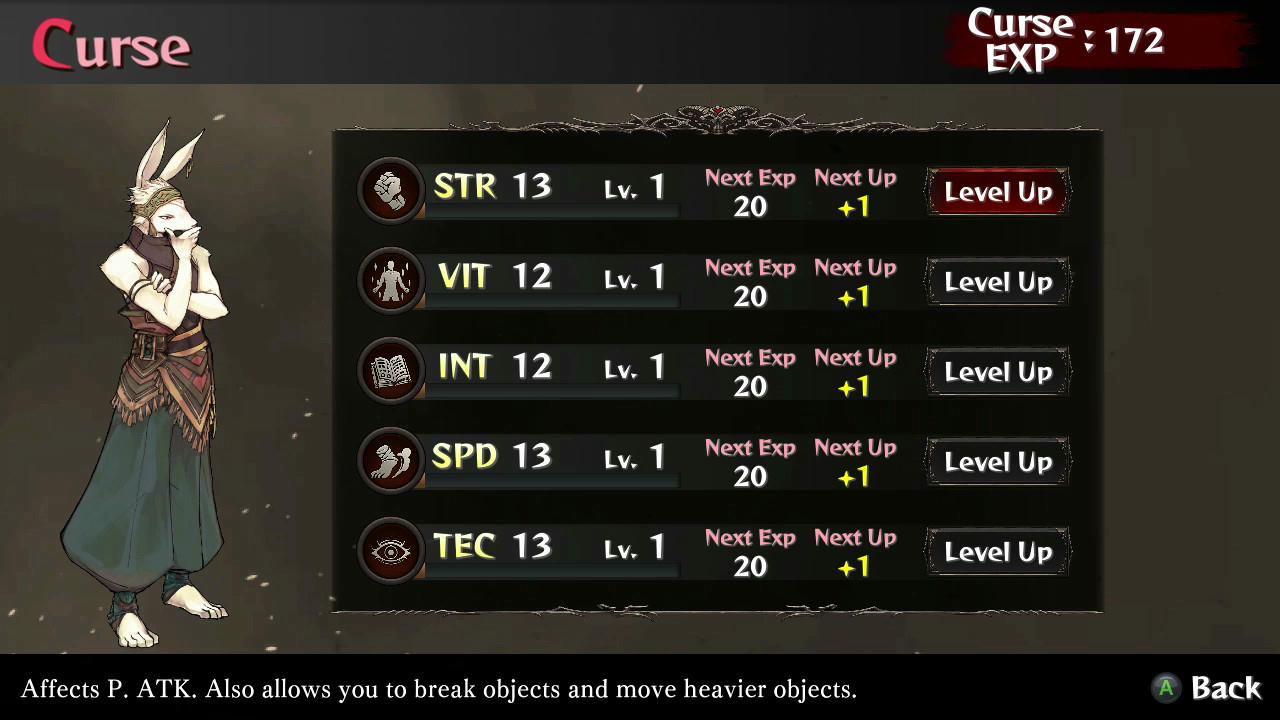Viewport: 1280px width, 720px height.
Task: Level up the TEC stat
Action: click(x=997, y=551)
